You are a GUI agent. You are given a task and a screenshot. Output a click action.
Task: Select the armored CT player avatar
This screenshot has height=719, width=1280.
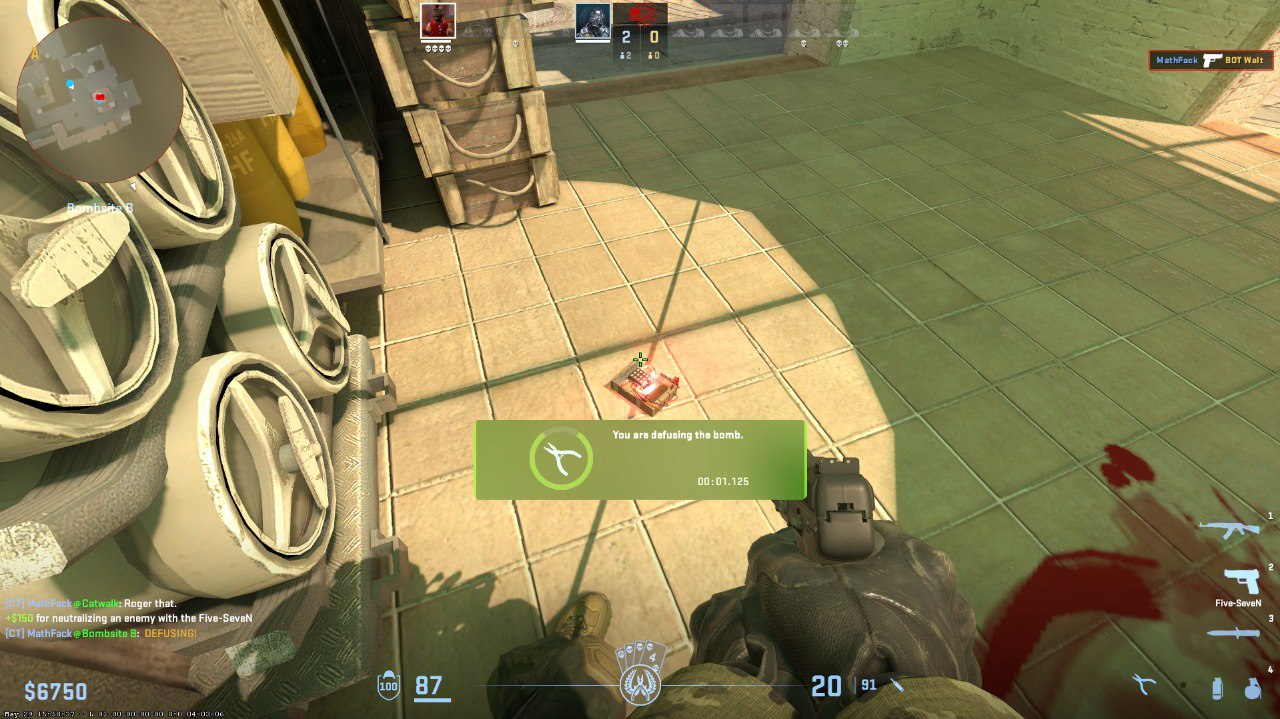pyautogui.click(x=592, y=20)
